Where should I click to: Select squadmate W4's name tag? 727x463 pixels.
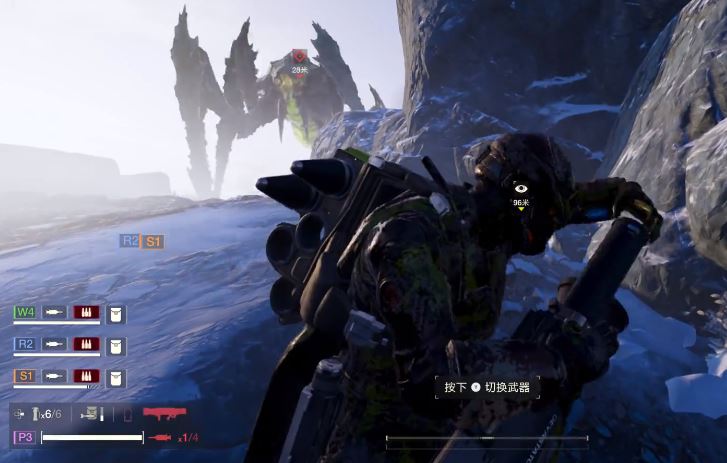(25, 312)
